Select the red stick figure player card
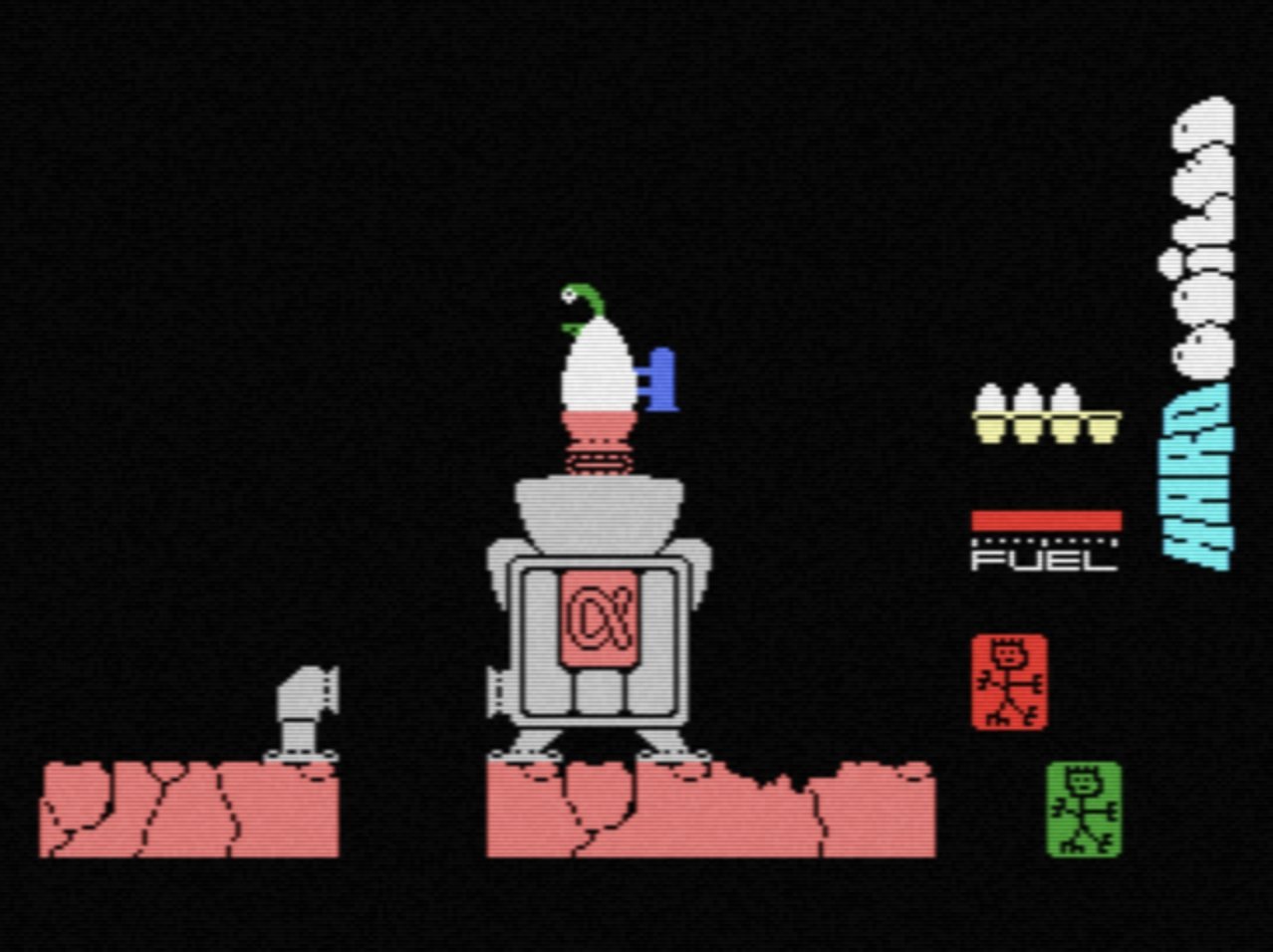Image resolution: width=1273 pixels, height=952 pixels. coord(1009,682)
